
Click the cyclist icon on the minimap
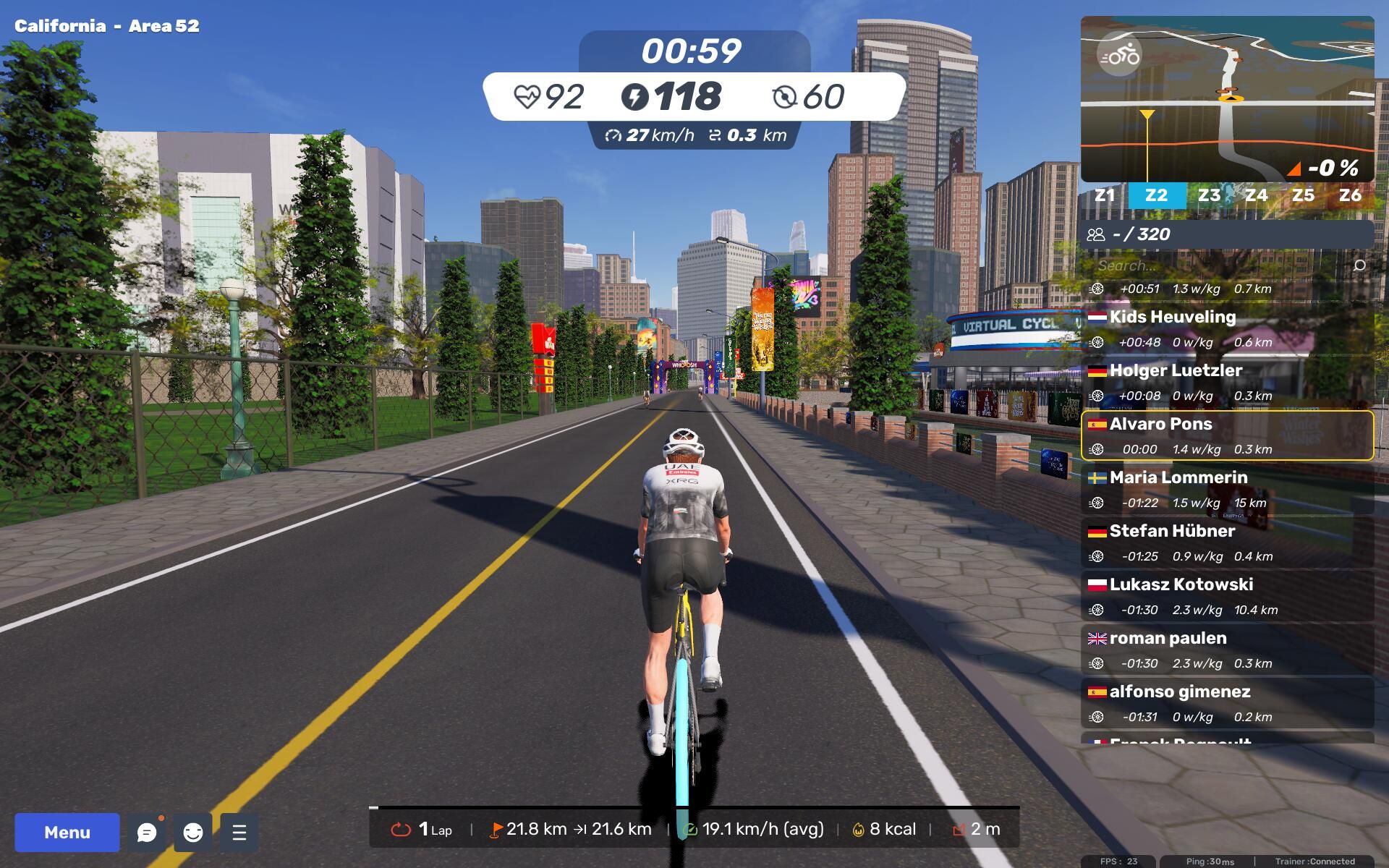pyautogui.click(x=1119, y=55)
